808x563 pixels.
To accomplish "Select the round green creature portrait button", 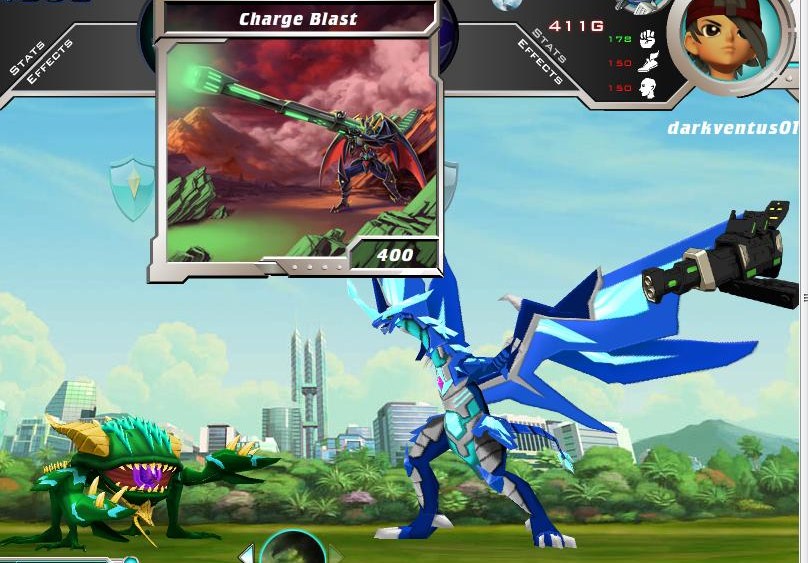I will [292, 548].
